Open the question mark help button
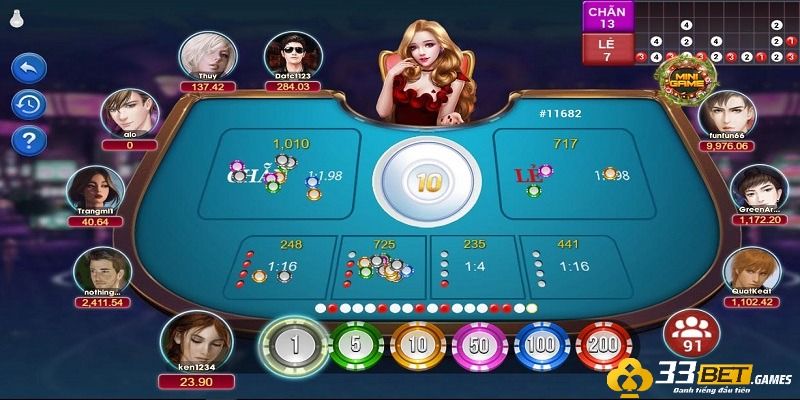Image resolution: width=800 pixels, height=400 pixels. click(28, 139)
